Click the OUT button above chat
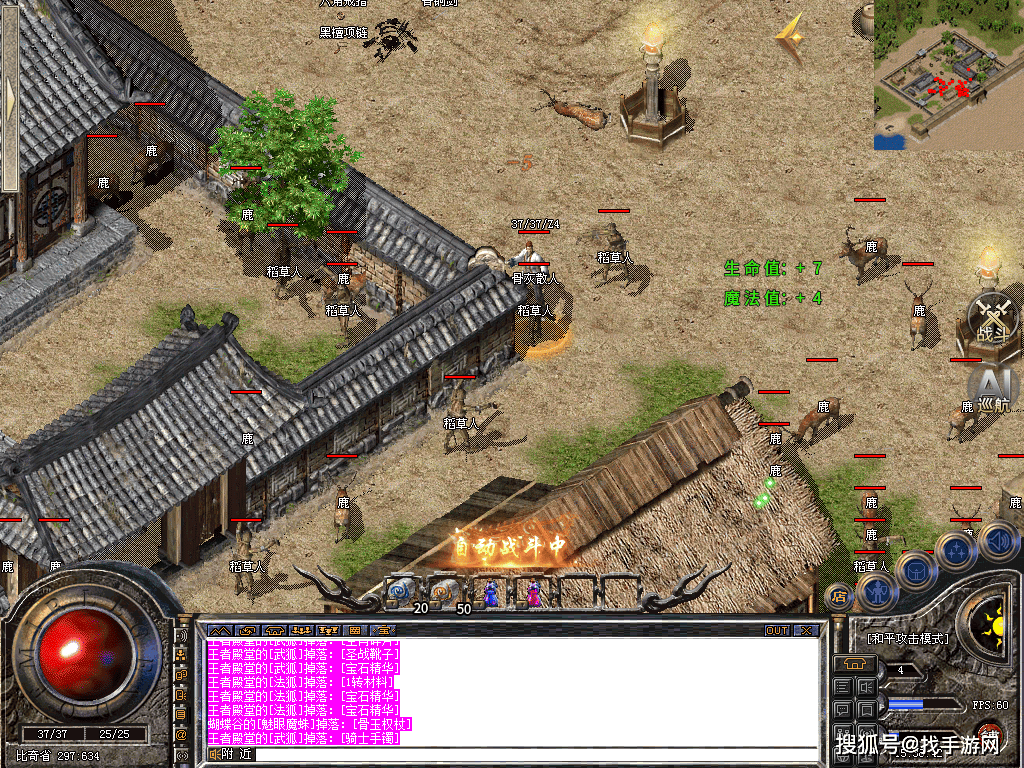The image size is (1024, 768). tap(776, 631)
